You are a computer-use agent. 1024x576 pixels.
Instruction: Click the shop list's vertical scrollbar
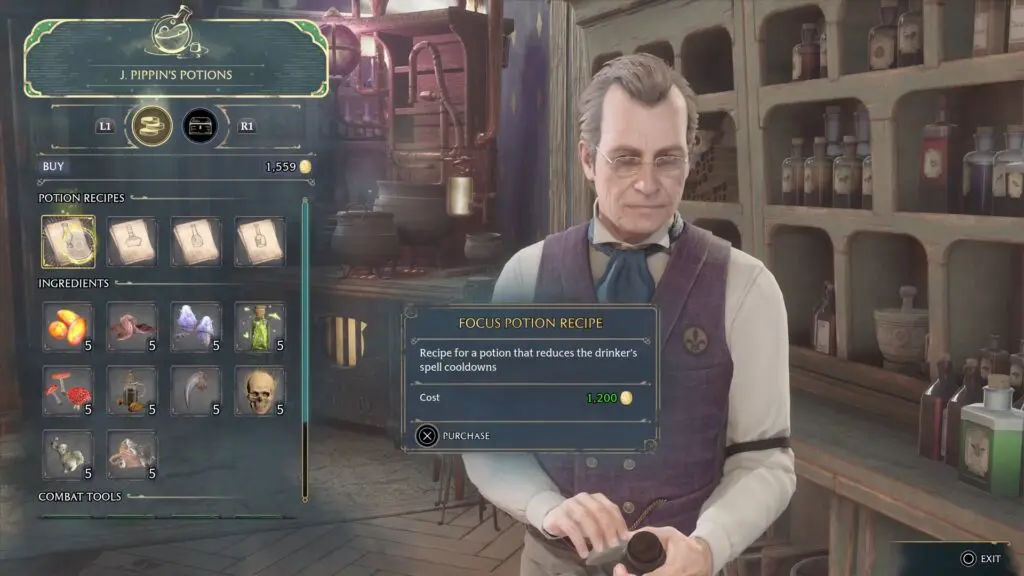pyautogui.click(x=305, y=350)
